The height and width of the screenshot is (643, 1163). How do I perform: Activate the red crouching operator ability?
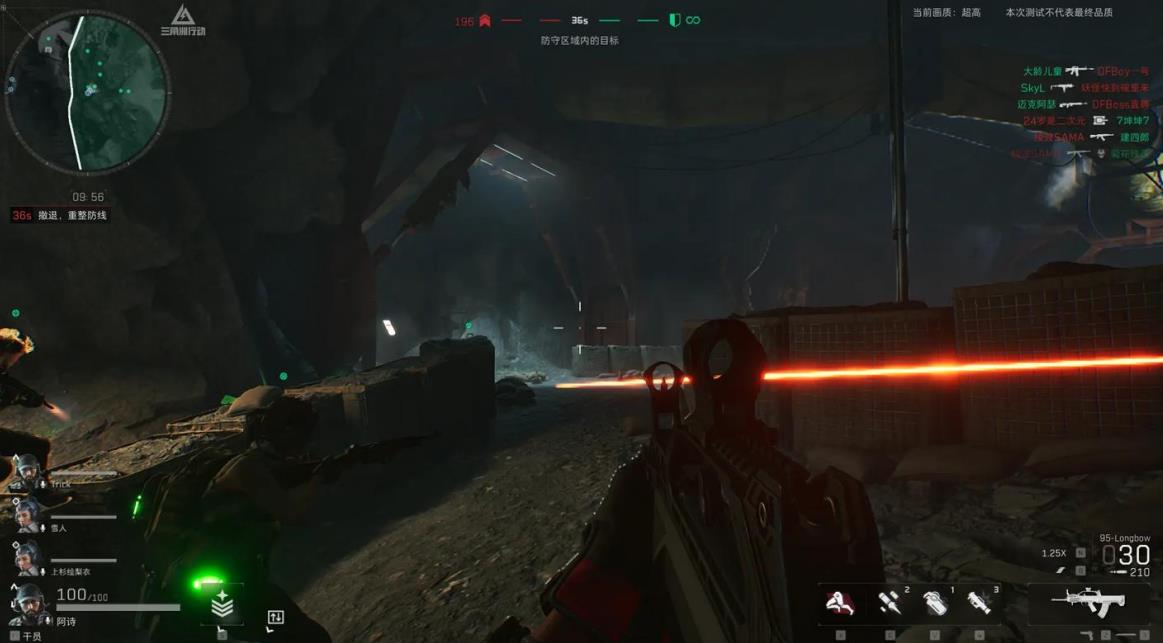(x=840, y=602)
